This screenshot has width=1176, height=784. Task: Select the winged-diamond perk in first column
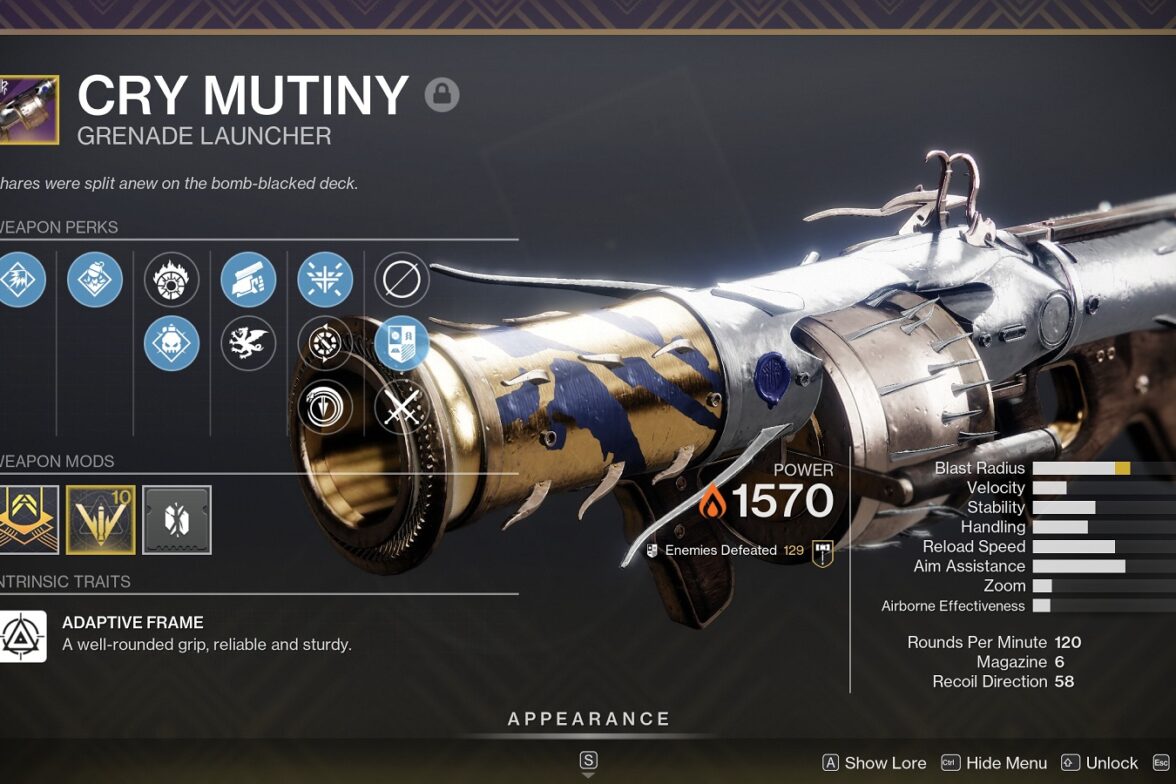click(x=20, y=279)
